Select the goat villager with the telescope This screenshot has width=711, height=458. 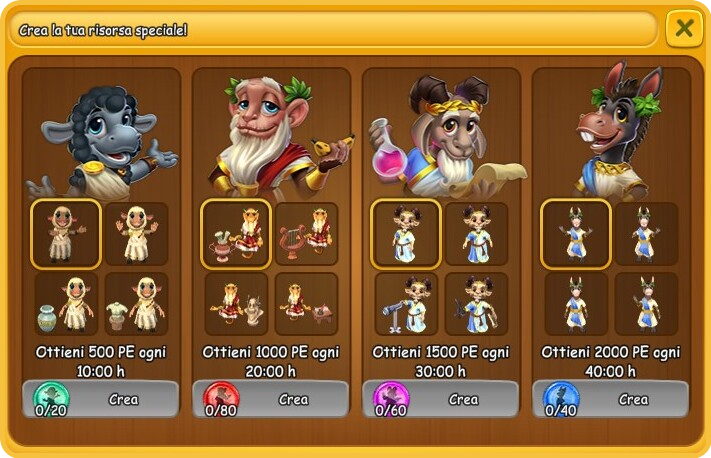pyautogui.click(x=406, y=304)
